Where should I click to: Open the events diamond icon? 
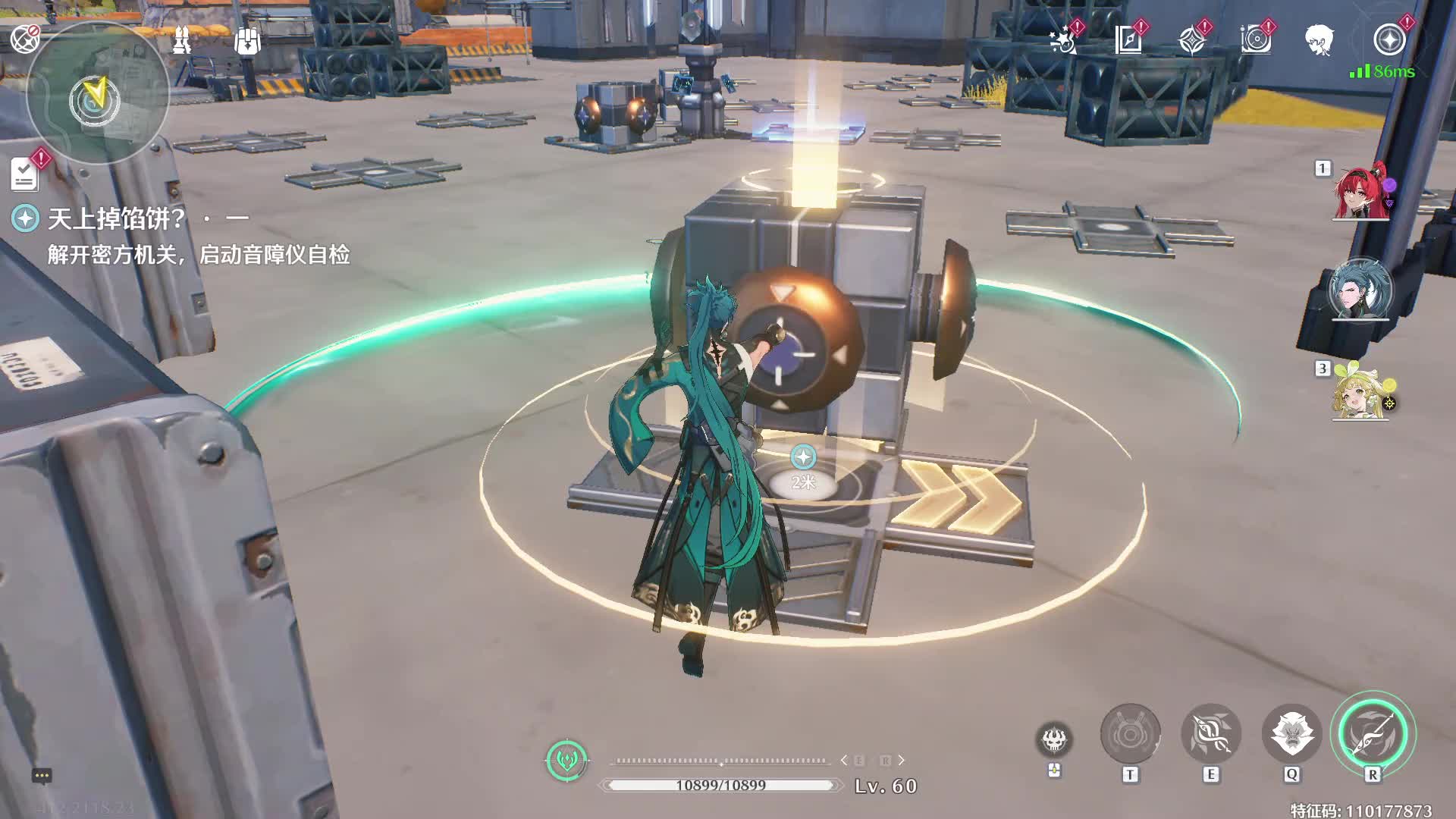point(1192,39)
